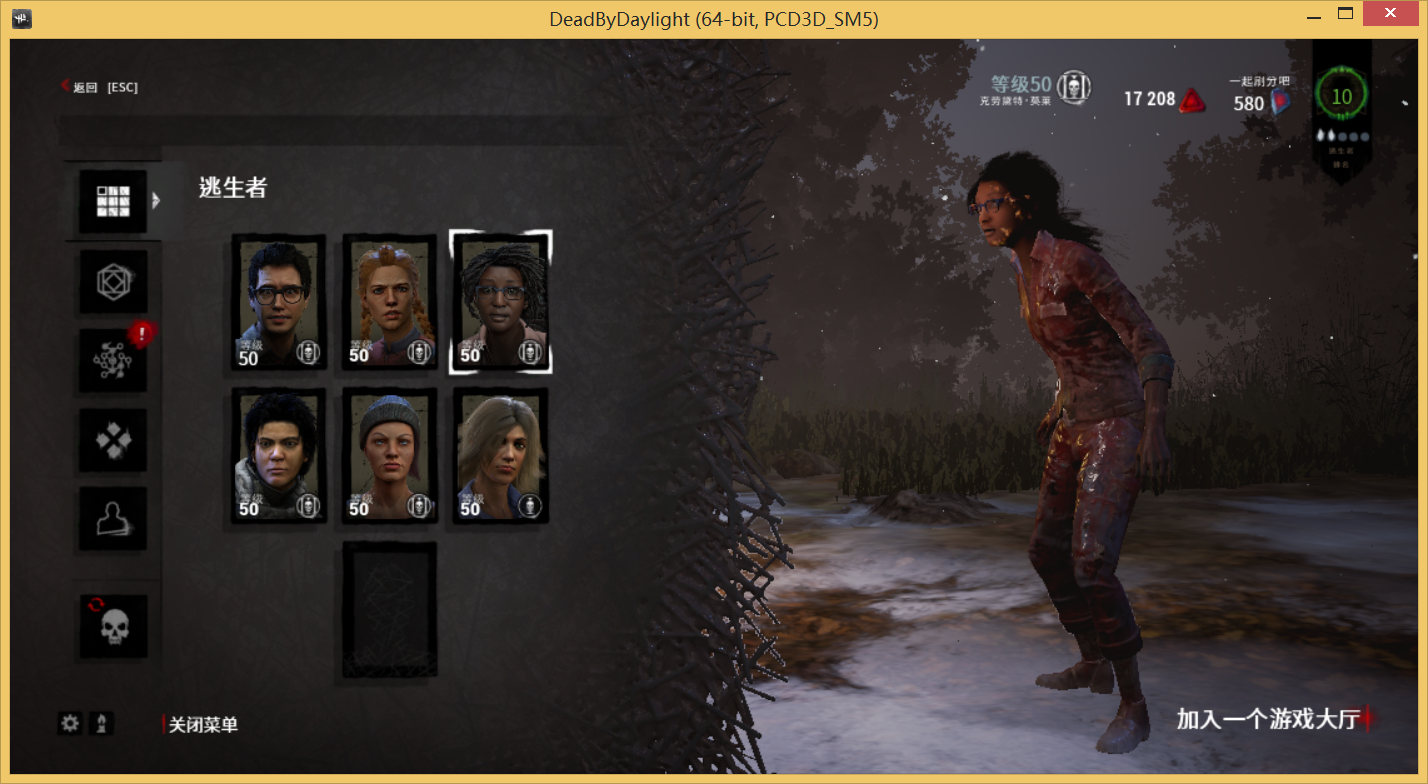The width and height of the screenshot is (1428, 784).
Task: Select Dwight Fairfield survivor portrait
Action: (279, 301)
